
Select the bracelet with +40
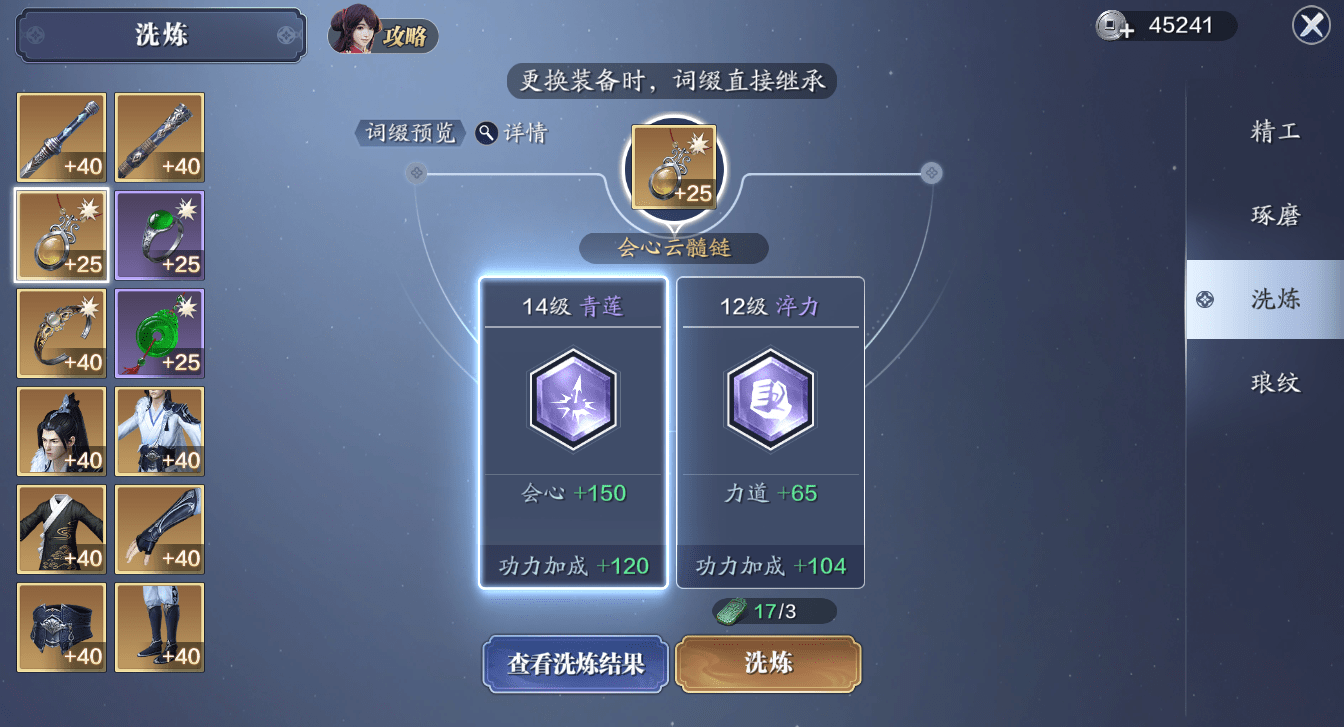(61, 333)
